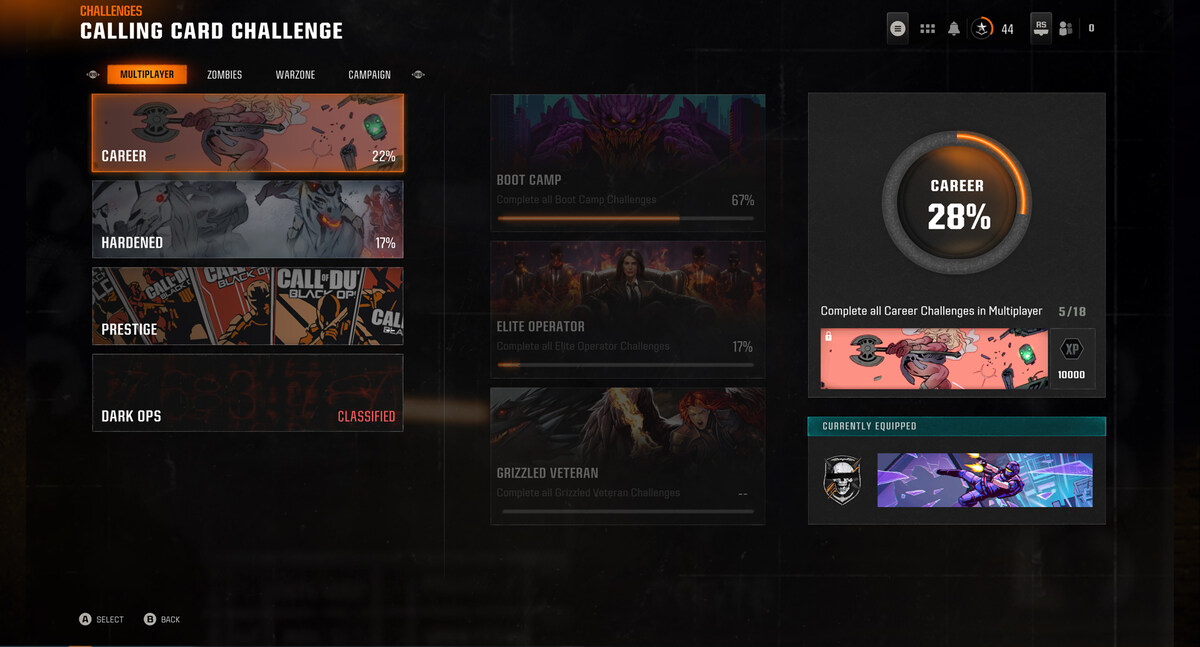Image resolution: width=1200 pixels, height=647 pixels.
Task: Click the currently equipped calling card
Action: [985, 480]
